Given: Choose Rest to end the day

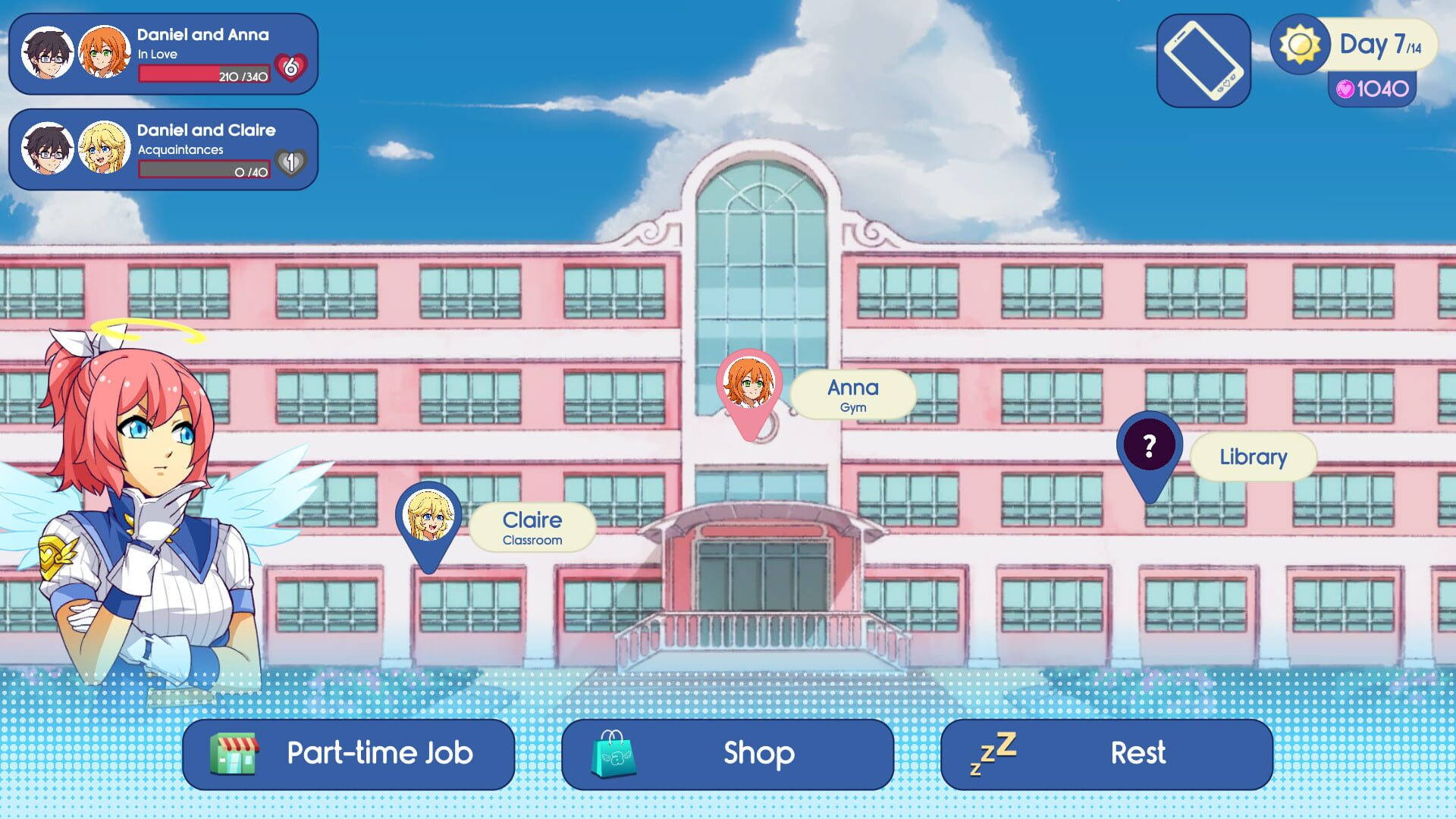Looking at the screenshot, I should coord(1137,753).
